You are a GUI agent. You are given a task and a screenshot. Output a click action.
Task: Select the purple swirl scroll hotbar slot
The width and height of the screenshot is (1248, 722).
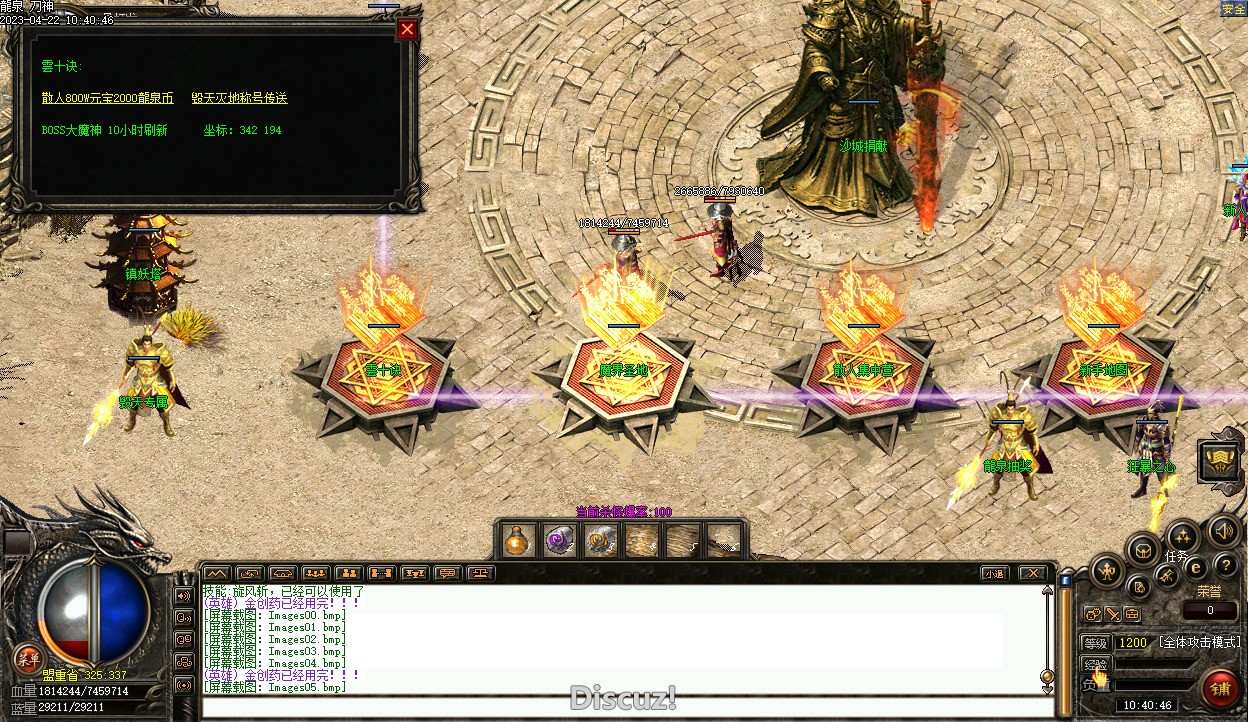point(559,541)
